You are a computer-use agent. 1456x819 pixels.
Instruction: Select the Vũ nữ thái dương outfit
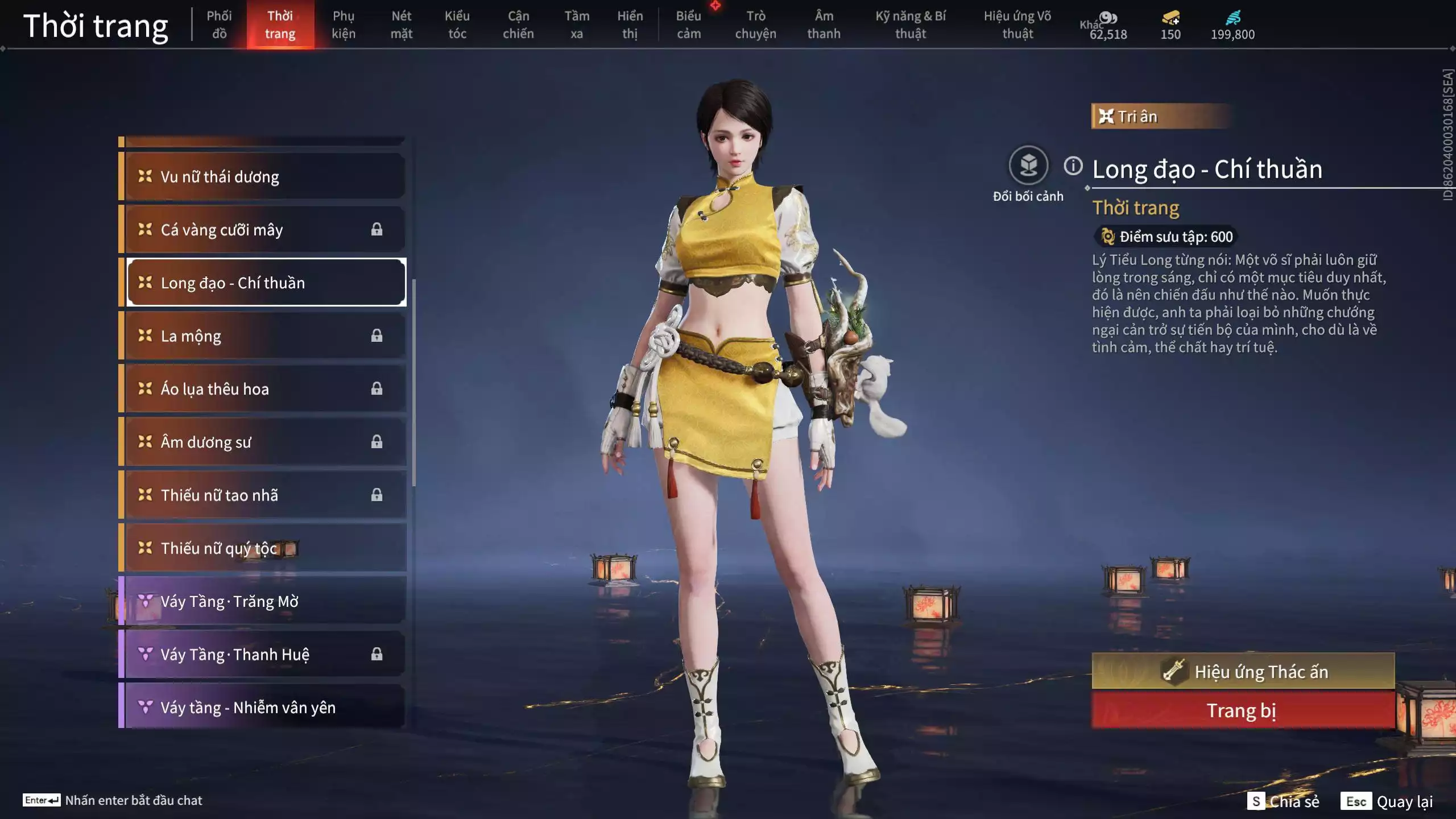click(x=264, y=176)
